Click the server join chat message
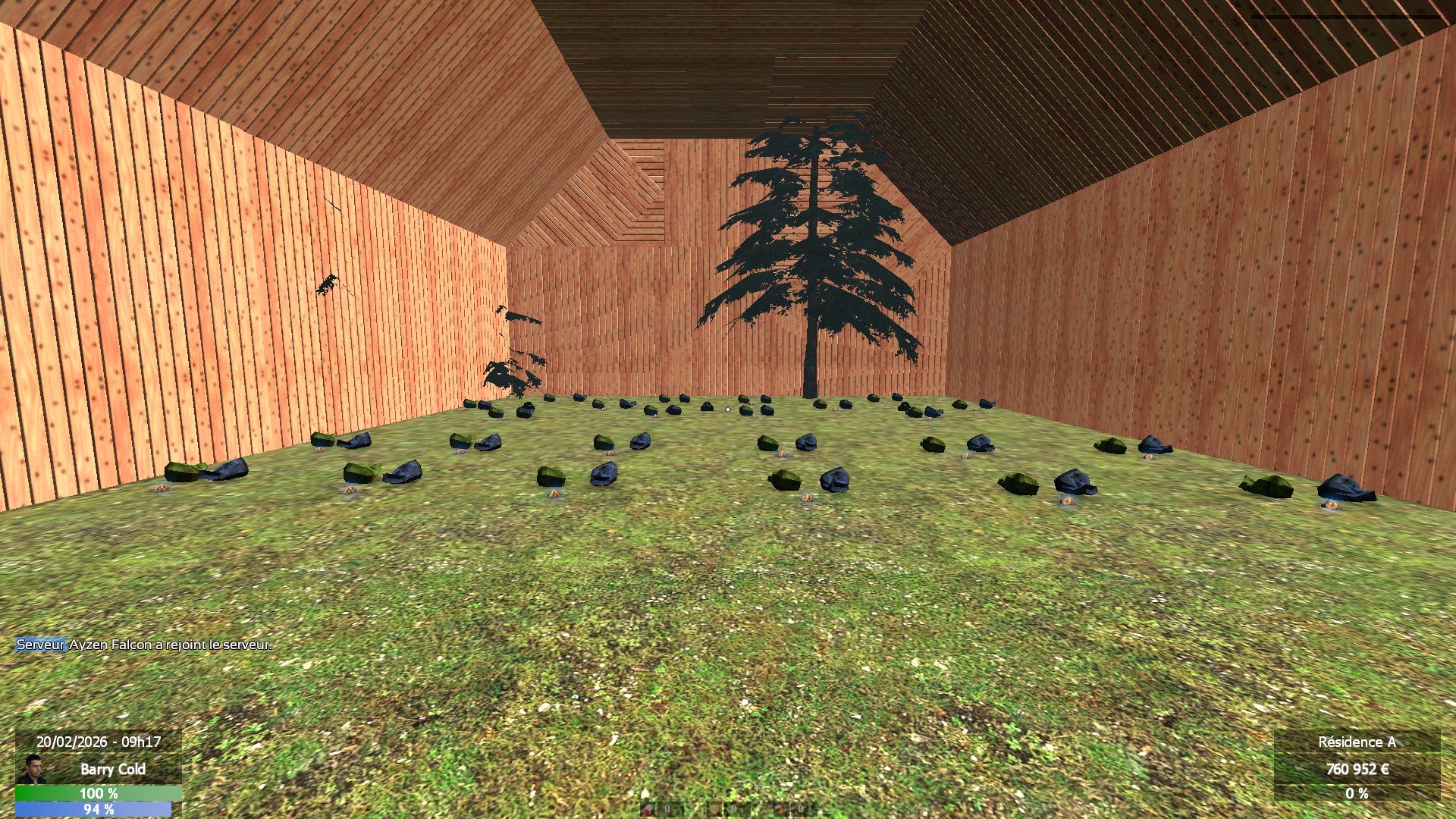Viewport: 1456px width, 819px height. tap(144, 645)
